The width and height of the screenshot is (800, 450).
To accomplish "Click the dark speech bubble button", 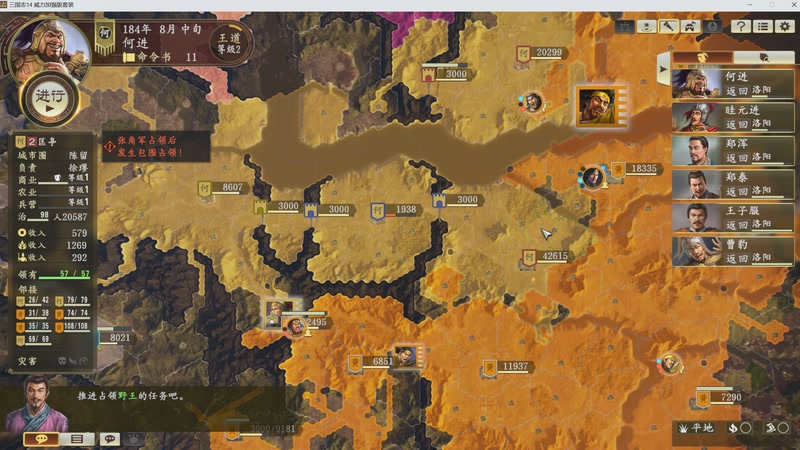I will point(110,439).
